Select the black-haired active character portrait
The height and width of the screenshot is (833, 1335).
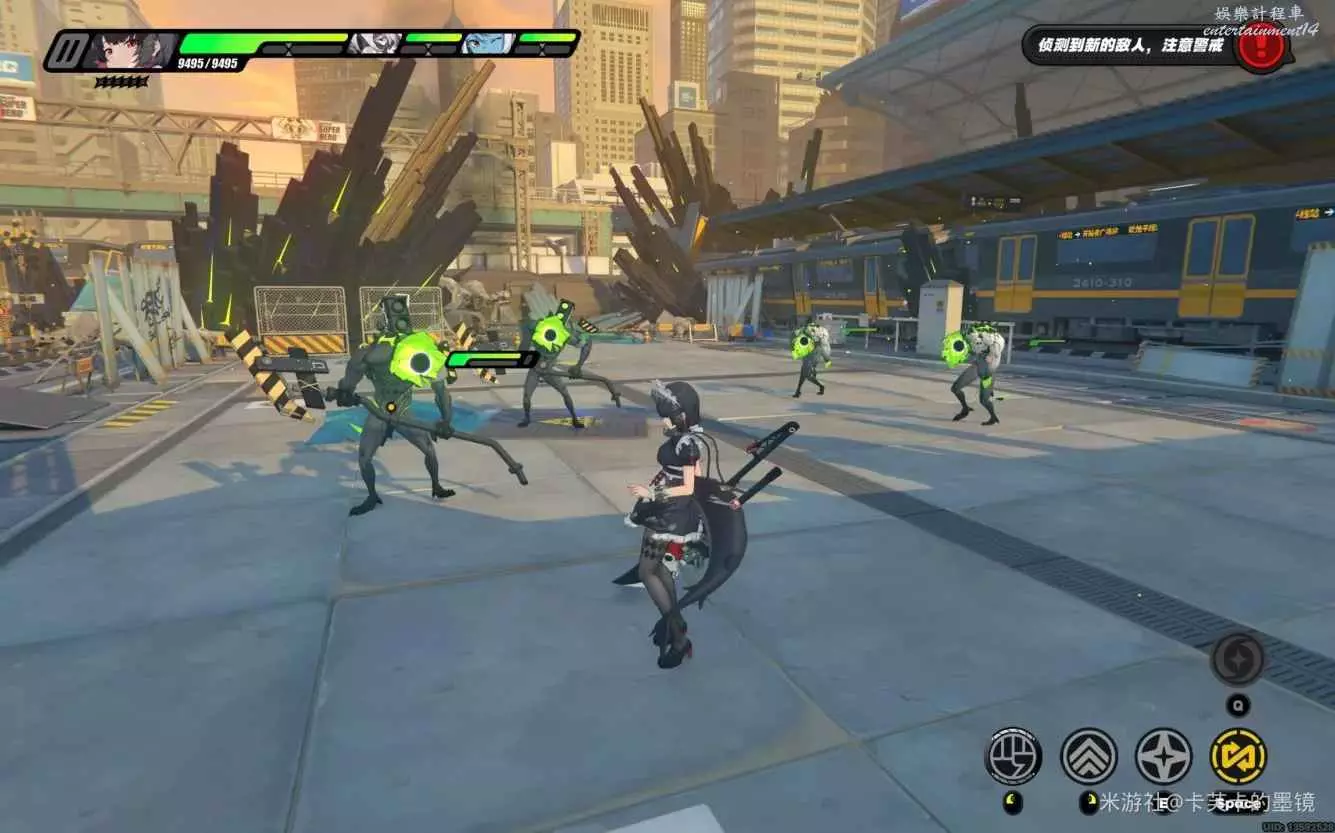128,49
